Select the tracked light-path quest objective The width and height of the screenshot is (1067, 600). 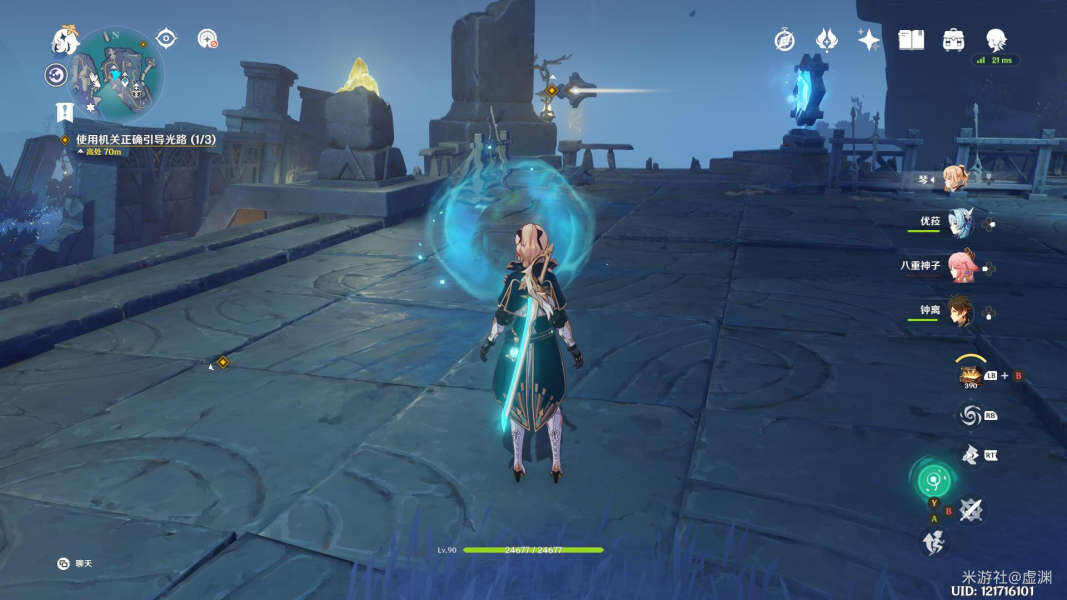[145, 140]
